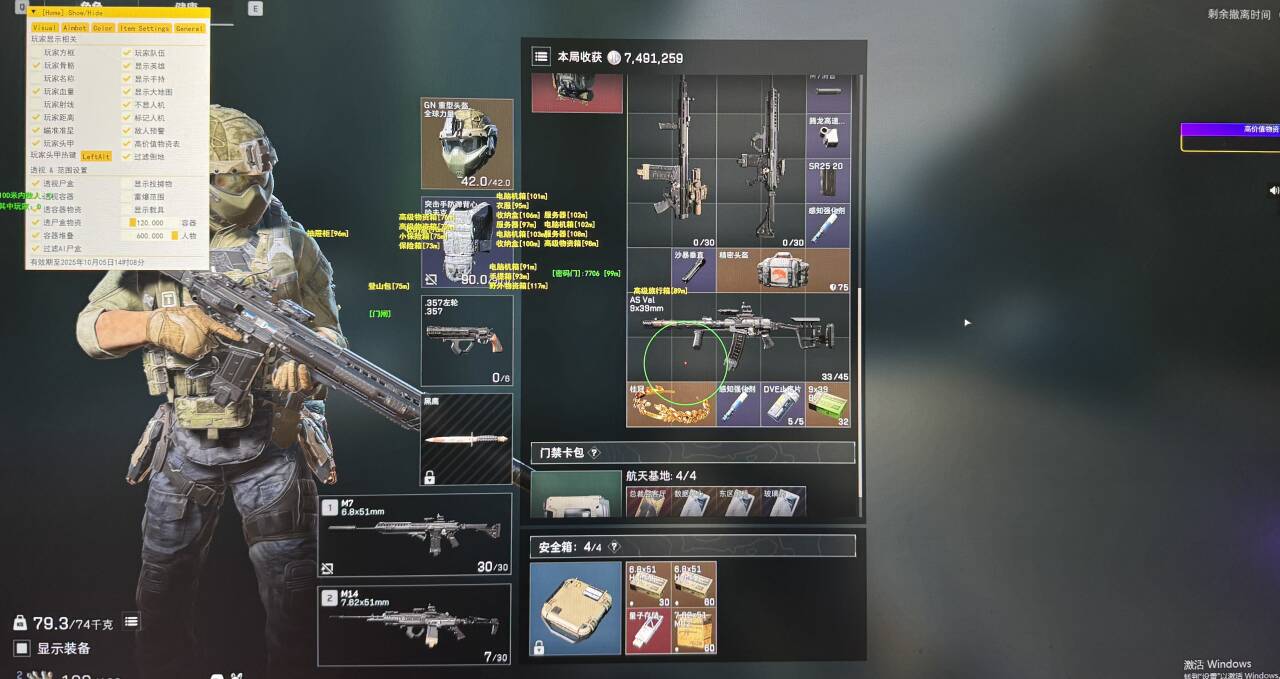This screenshot has width=1280, height=679.
Task: Select the GN heavy helmet equipment slot
Action: tap(467, 145)
